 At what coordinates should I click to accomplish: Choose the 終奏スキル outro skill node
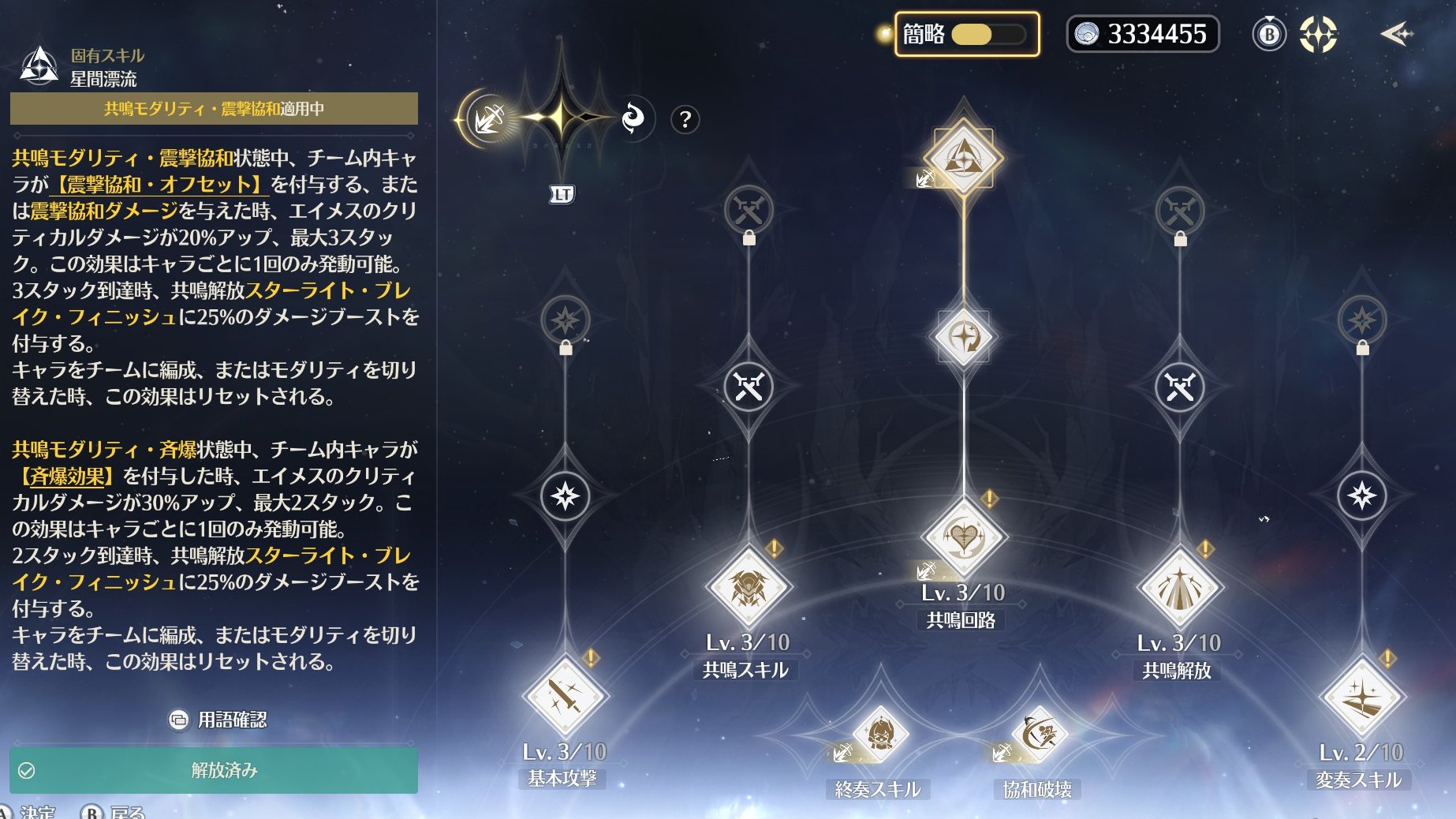pyautogui.click(x=879, y=735)
